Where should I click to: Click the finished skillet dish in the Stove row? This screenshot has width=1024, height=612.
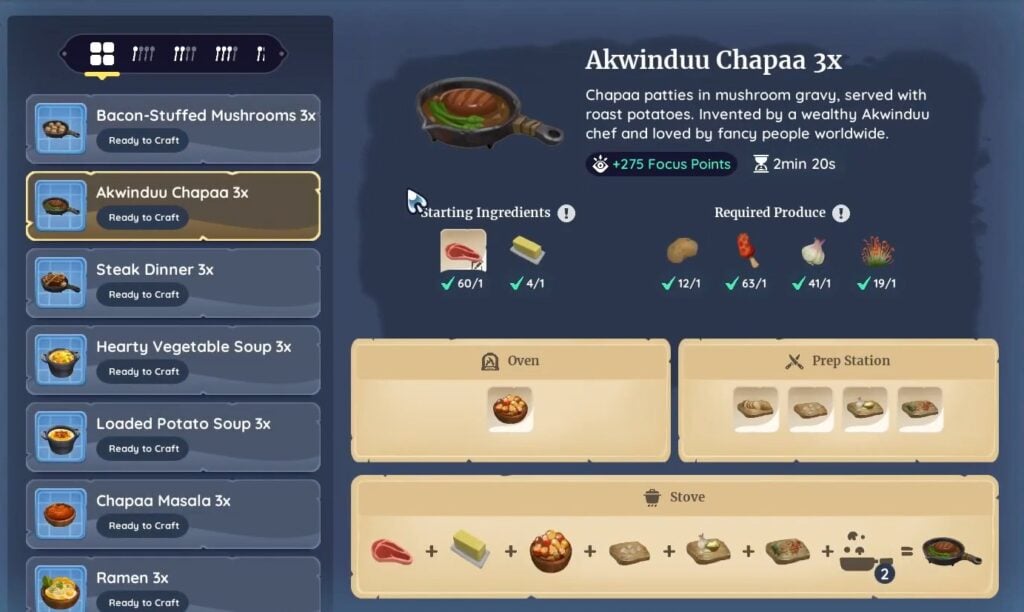point(950,551)
